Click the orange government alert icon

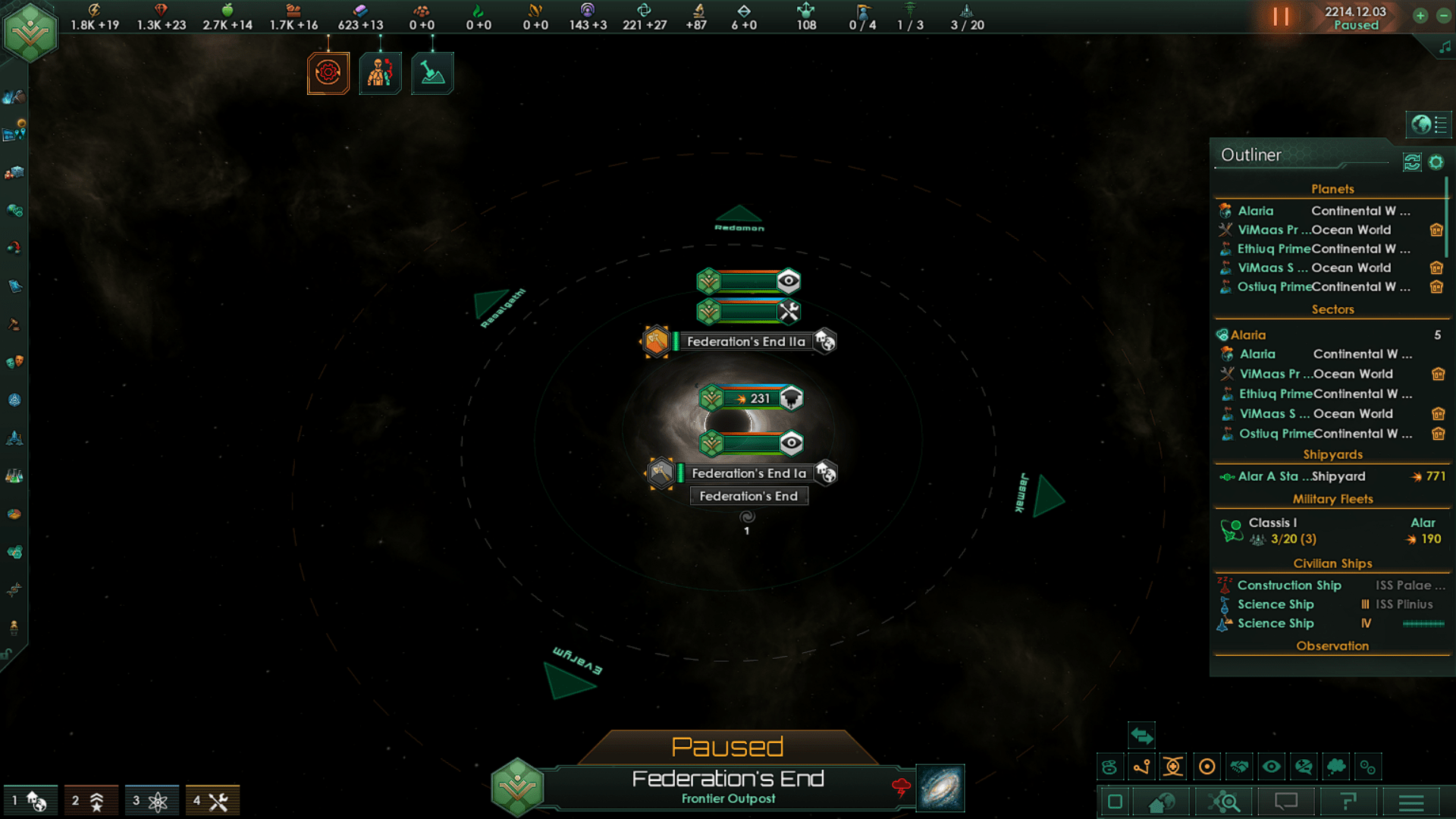[x=328, y=73]
